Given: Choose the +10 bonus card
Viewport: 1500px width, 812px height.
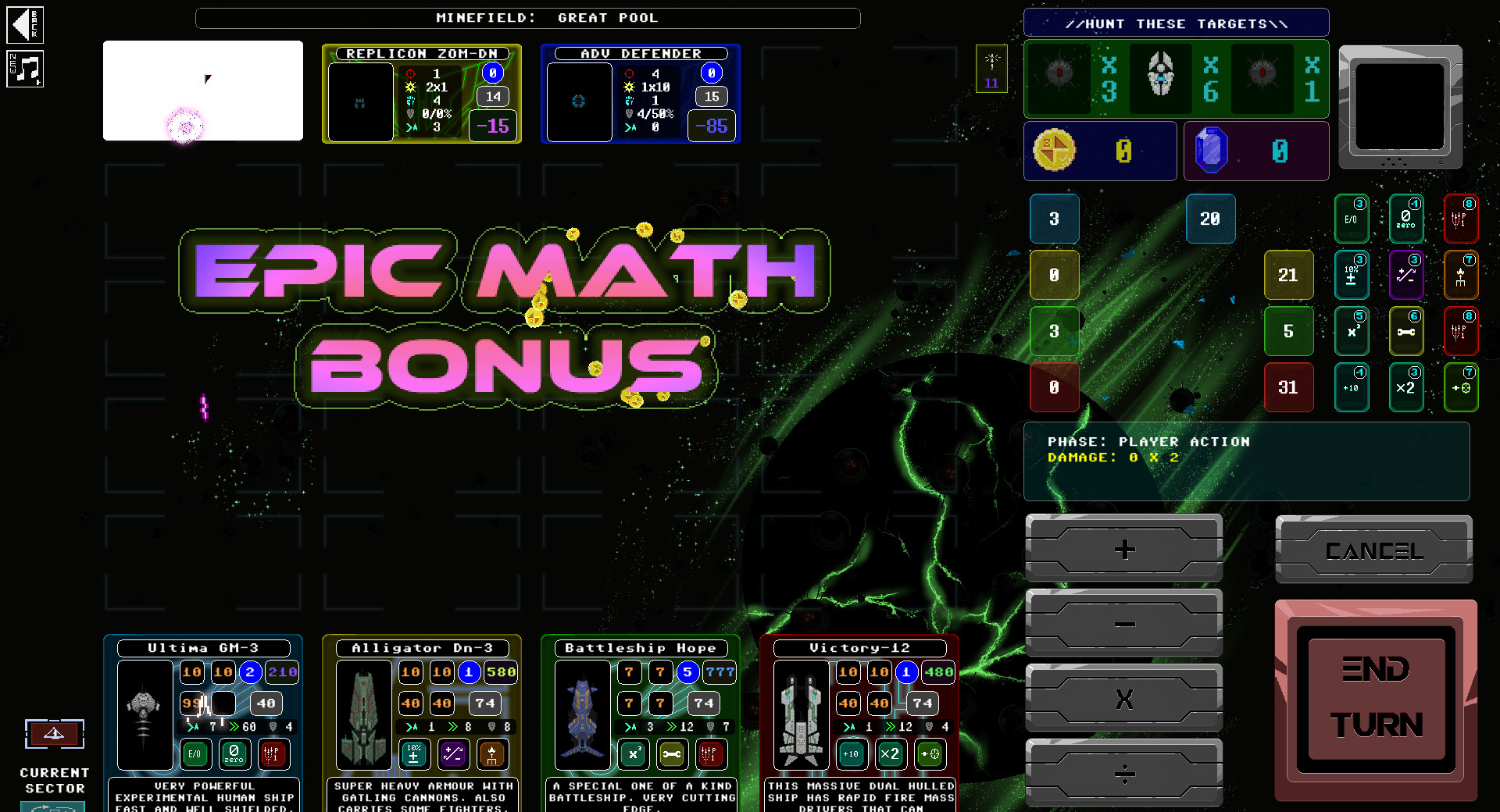Looking at the screenshot, I should [1352, 387].
